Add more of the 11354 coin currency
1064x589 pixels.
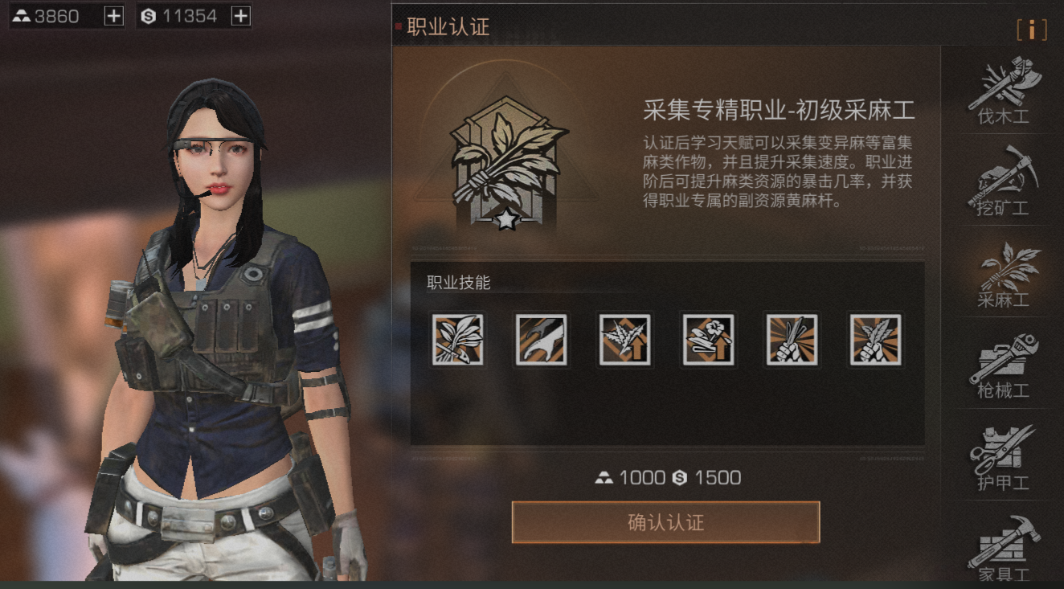pos(240,16)
